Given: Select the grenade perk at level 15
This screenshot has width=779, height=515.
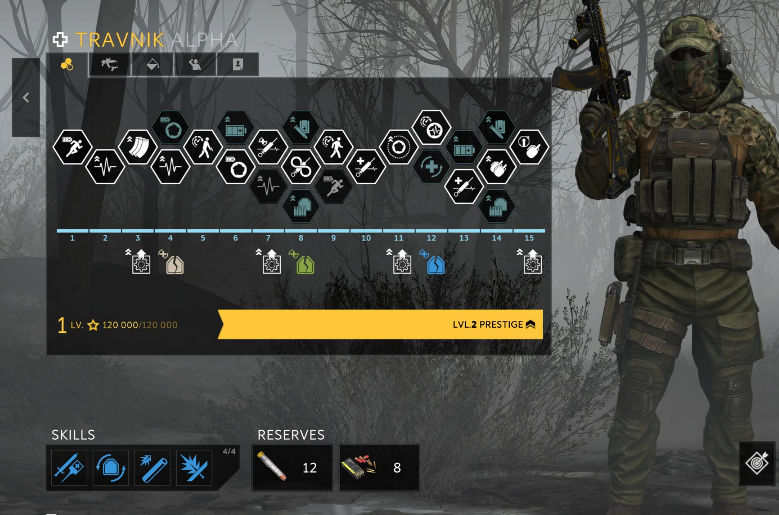Looking at the screenshot, I should (529, 147).
